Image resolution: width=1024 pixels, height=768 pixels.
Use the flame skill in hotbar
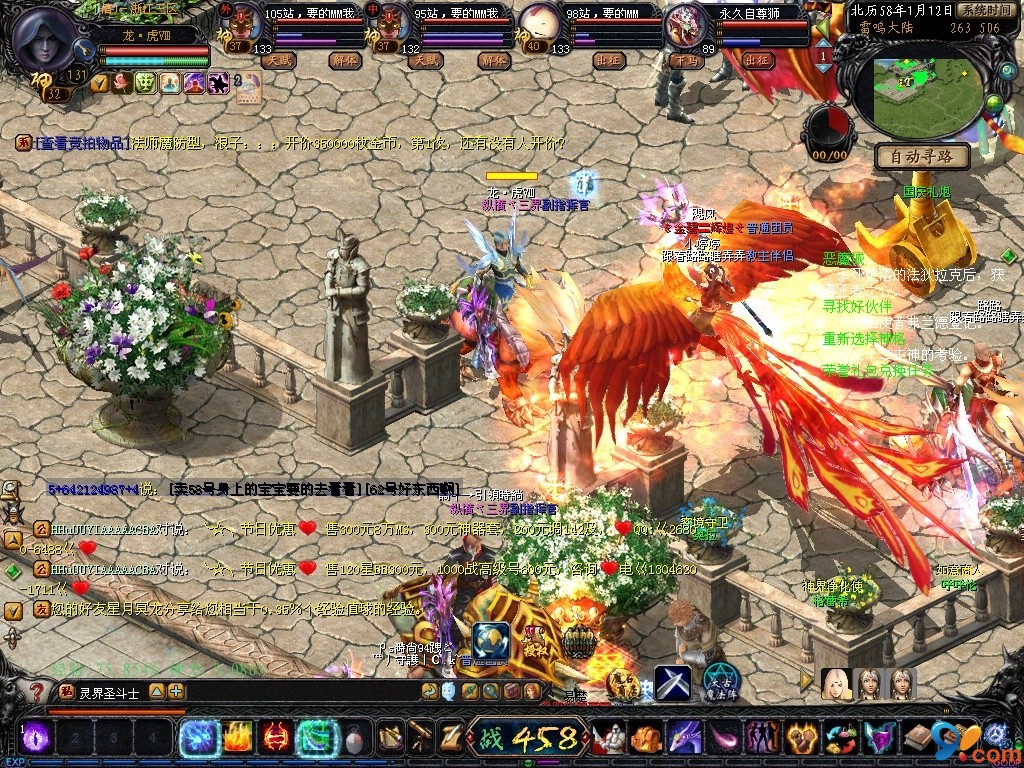[235, 738]
